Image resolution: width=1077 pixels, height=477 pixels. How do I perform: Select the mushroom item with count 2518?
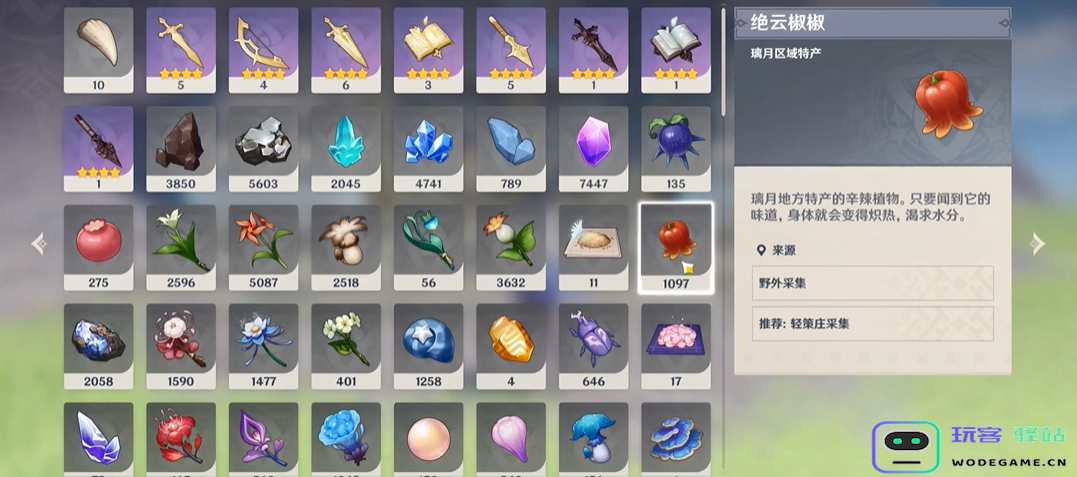click(x=346, y=246)
